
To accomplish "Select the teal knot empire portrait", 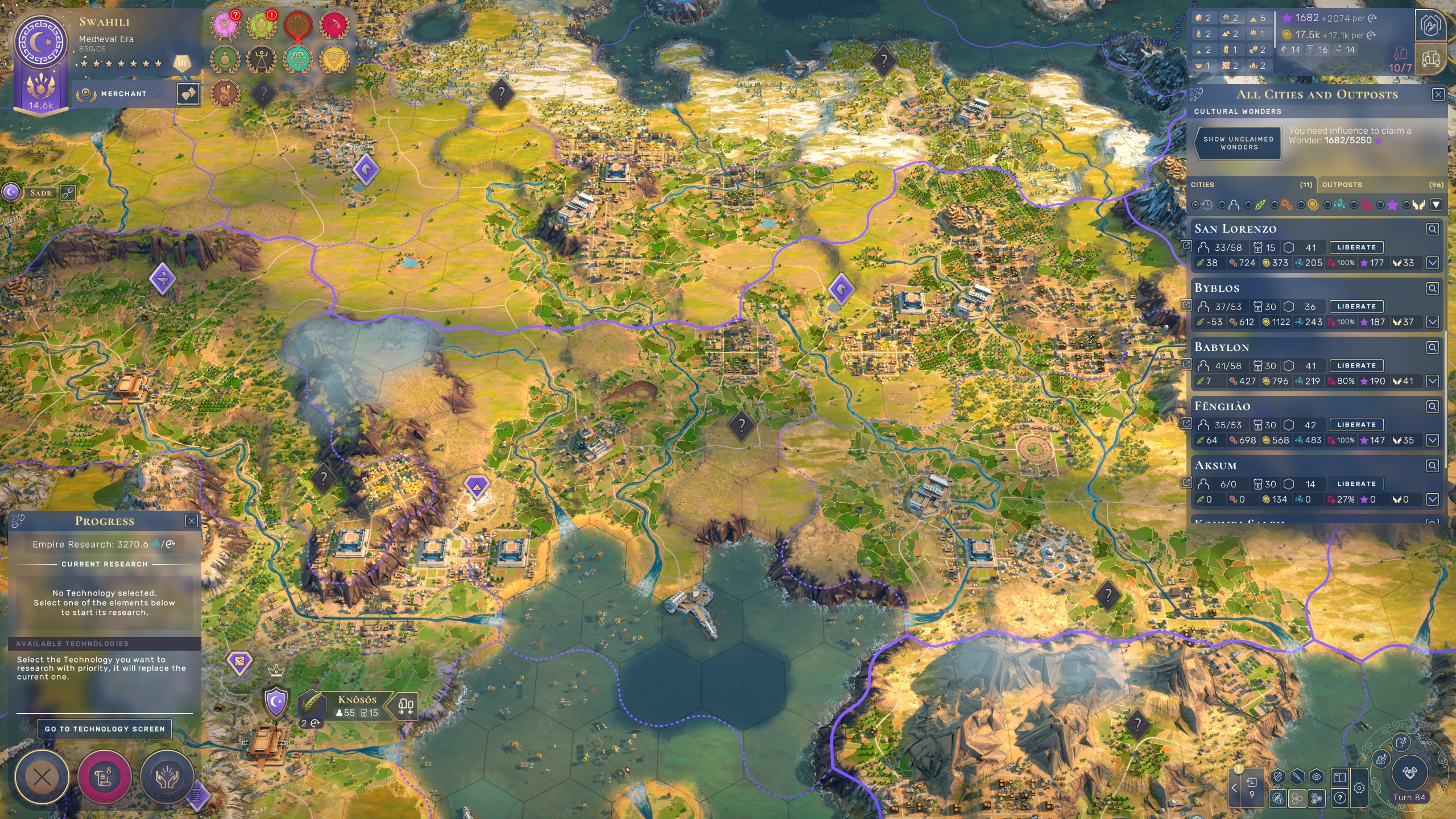I will (297, 58).
